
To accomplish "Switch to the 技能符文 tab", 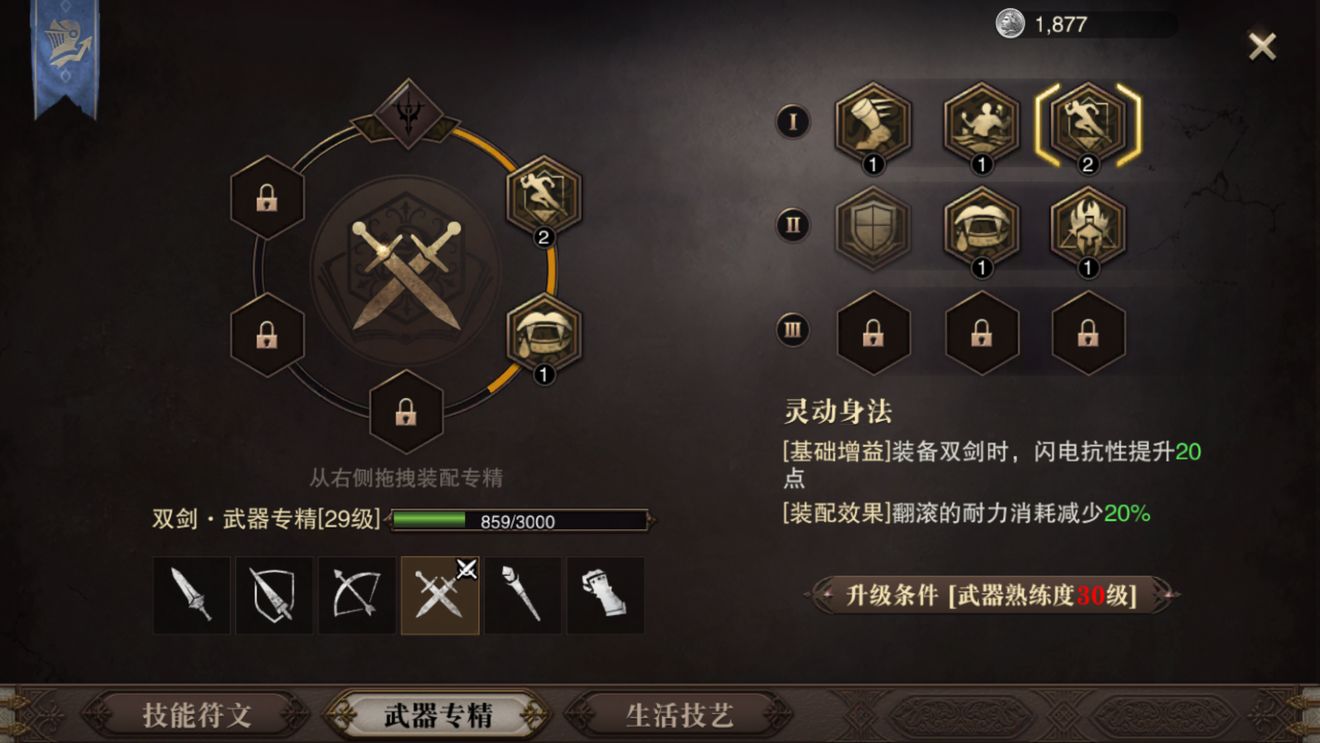I will click(x=200, y=716).
